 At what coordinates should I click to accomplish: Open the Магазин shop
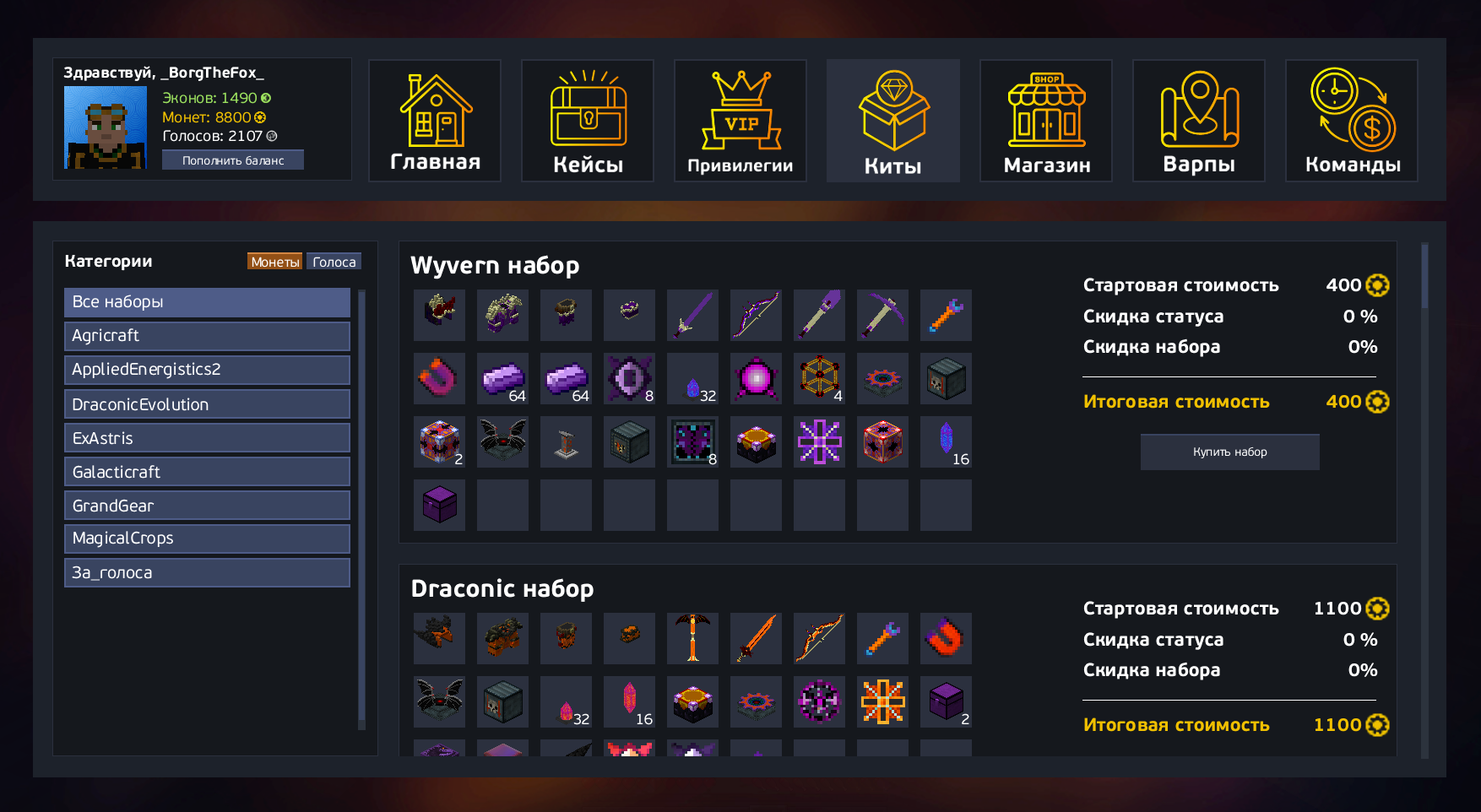coord(1046,121)
